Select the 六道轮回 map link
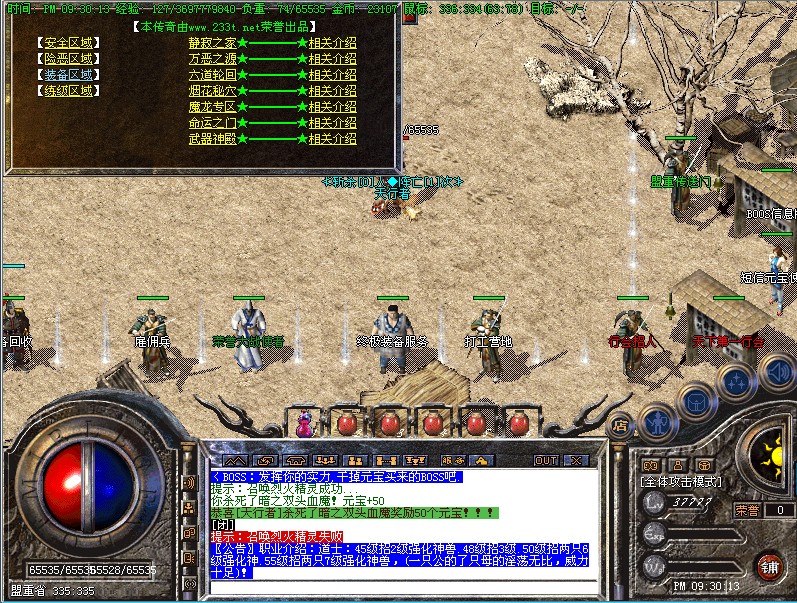Viewport: 797px width, 603px height. 212,75
